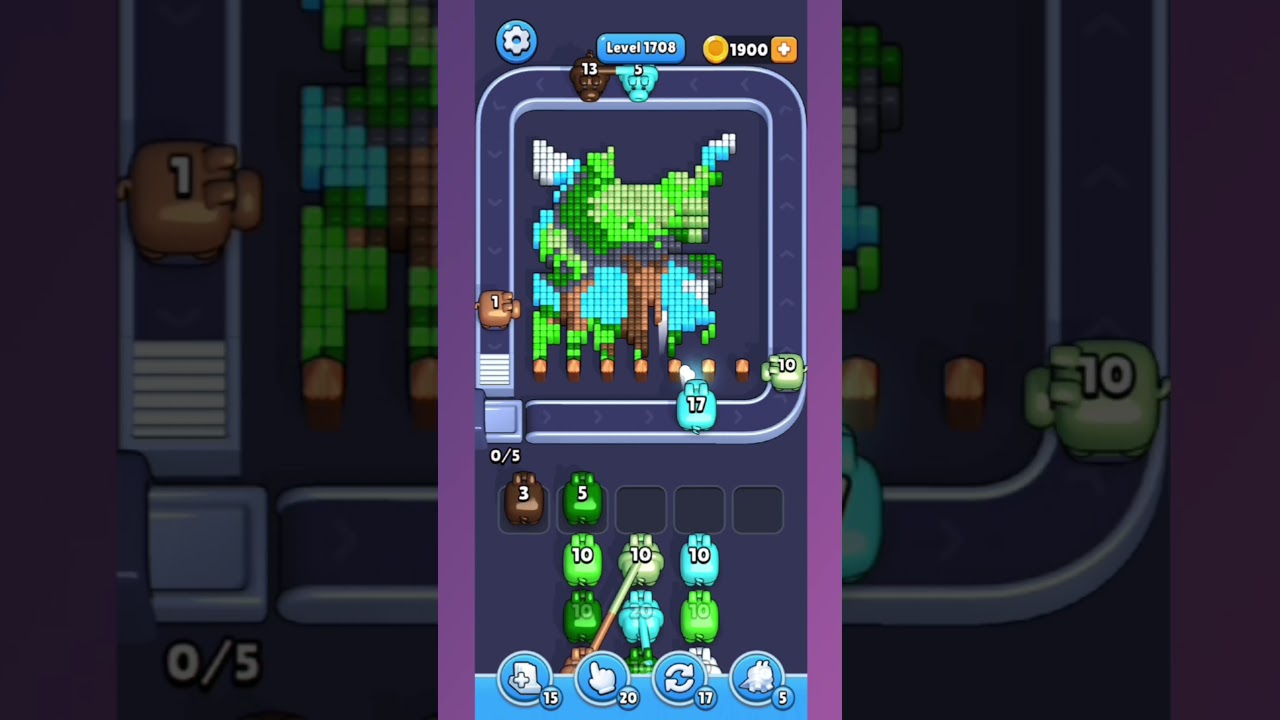Image resolution: width=1280 pixels, height=720 pixels.
Task: Tap the green piece numbered 5 in tray
Action: pos(583,502)
